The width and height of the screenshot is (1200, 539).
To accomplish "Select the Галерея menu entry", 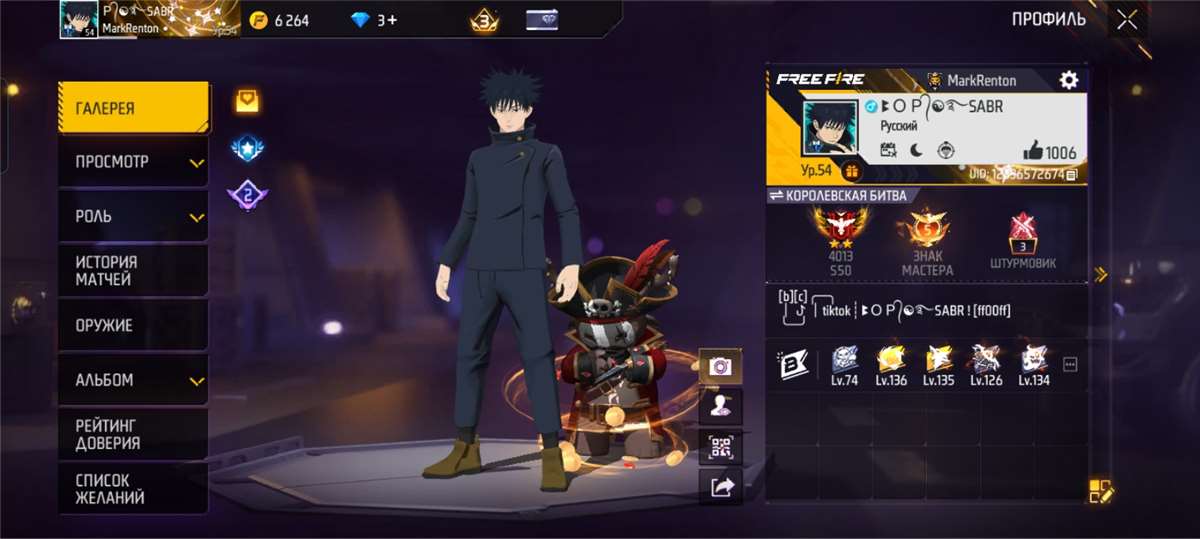I will click(x=133, y=108).
